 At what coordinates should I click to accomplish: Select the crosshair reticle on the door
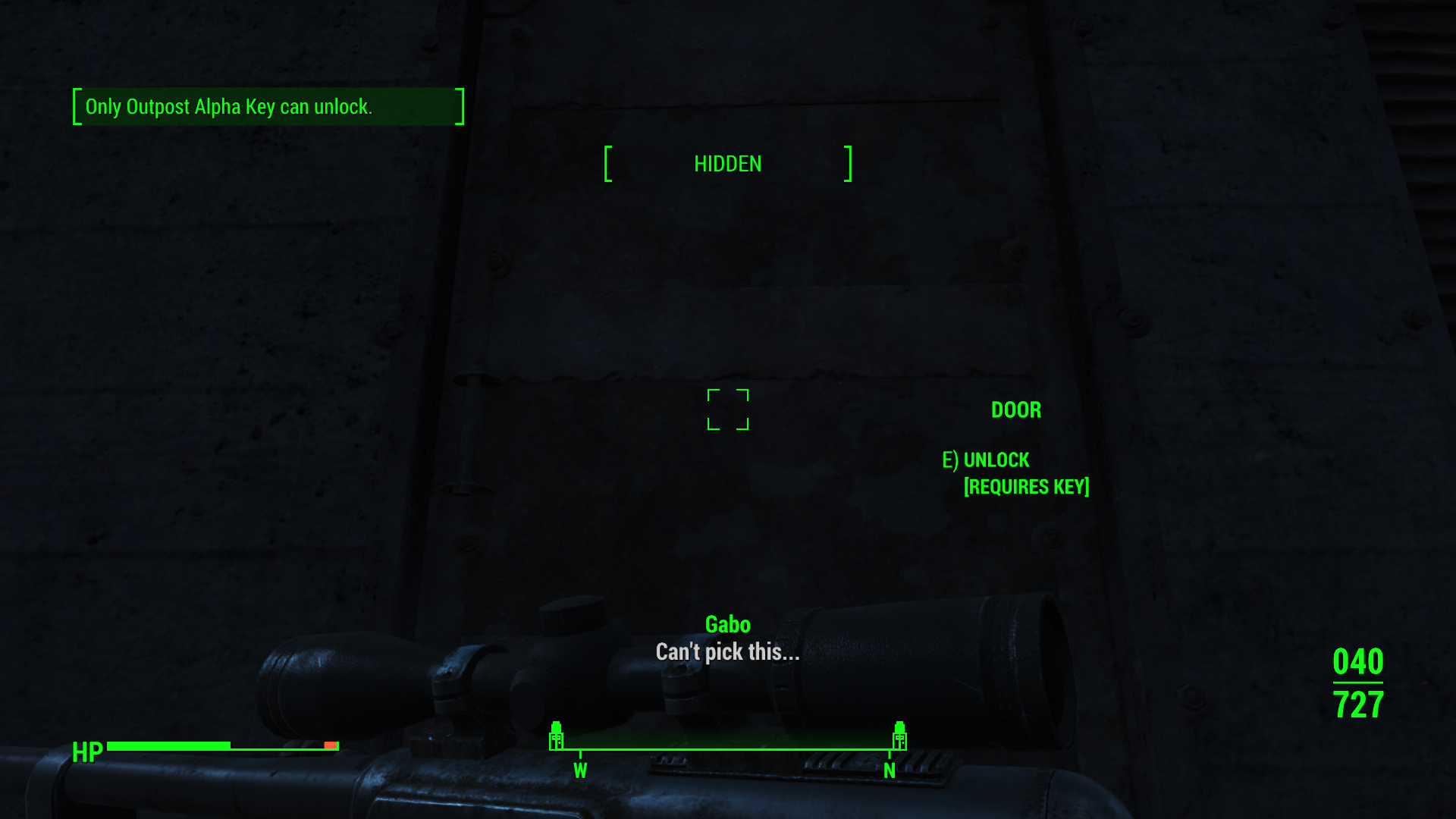pos(728,411)
